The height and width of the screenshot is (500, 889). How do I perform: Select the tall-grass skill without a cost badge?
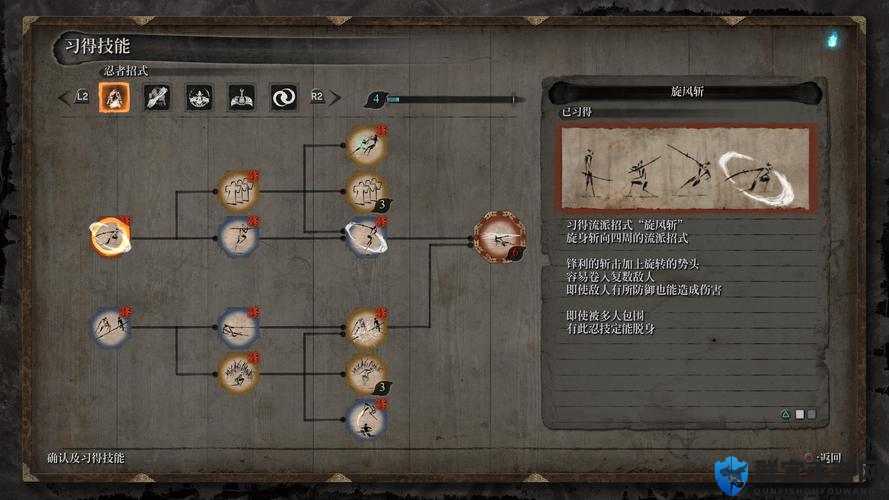point(238,373)
